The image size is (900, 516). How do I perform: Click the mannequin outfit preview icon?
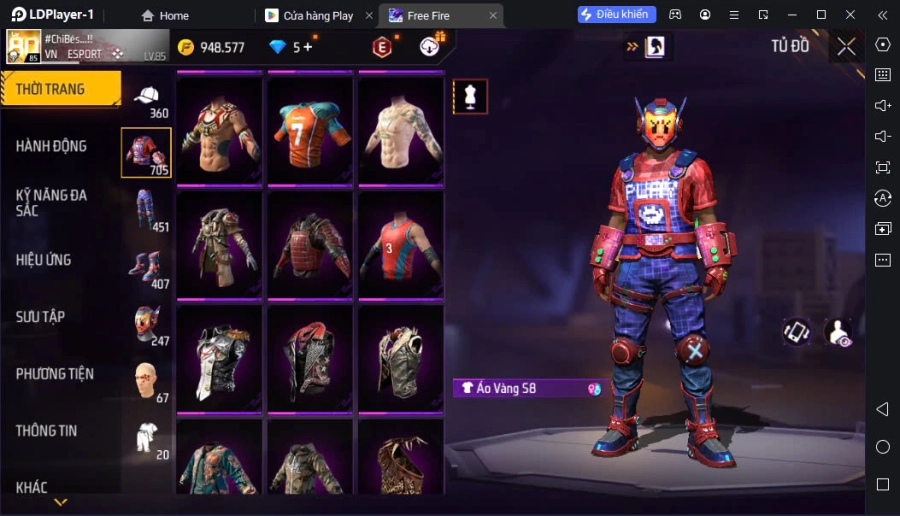click(470, 96)
